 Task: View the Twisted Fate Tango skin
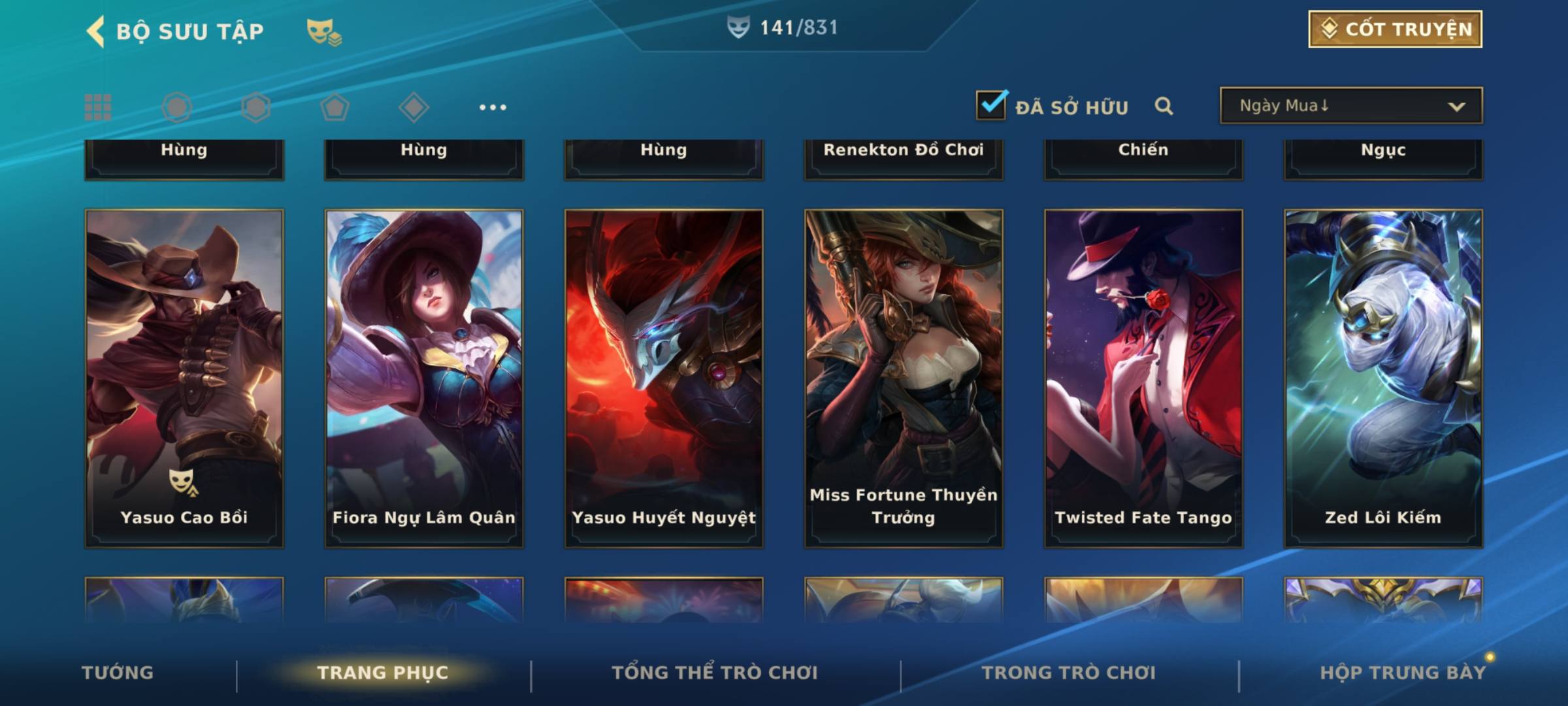tap(1143, 378)
